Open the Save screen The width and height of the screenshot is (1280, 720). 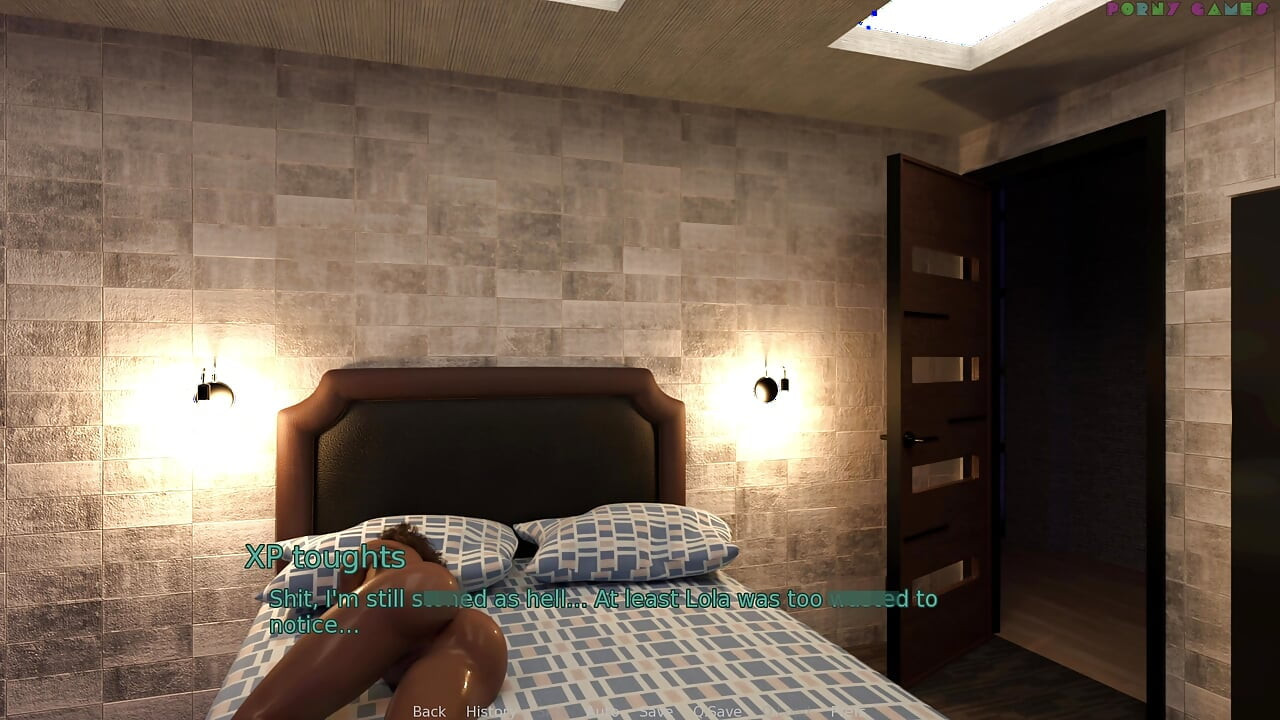pos(655,712)
